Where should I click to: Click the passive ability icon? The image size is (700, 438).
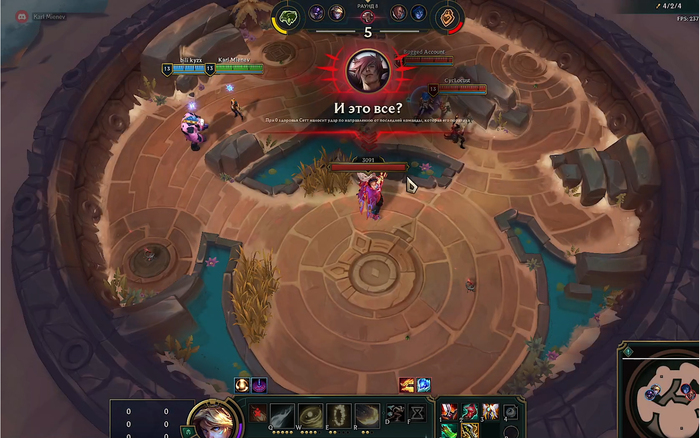click(258, 414)
